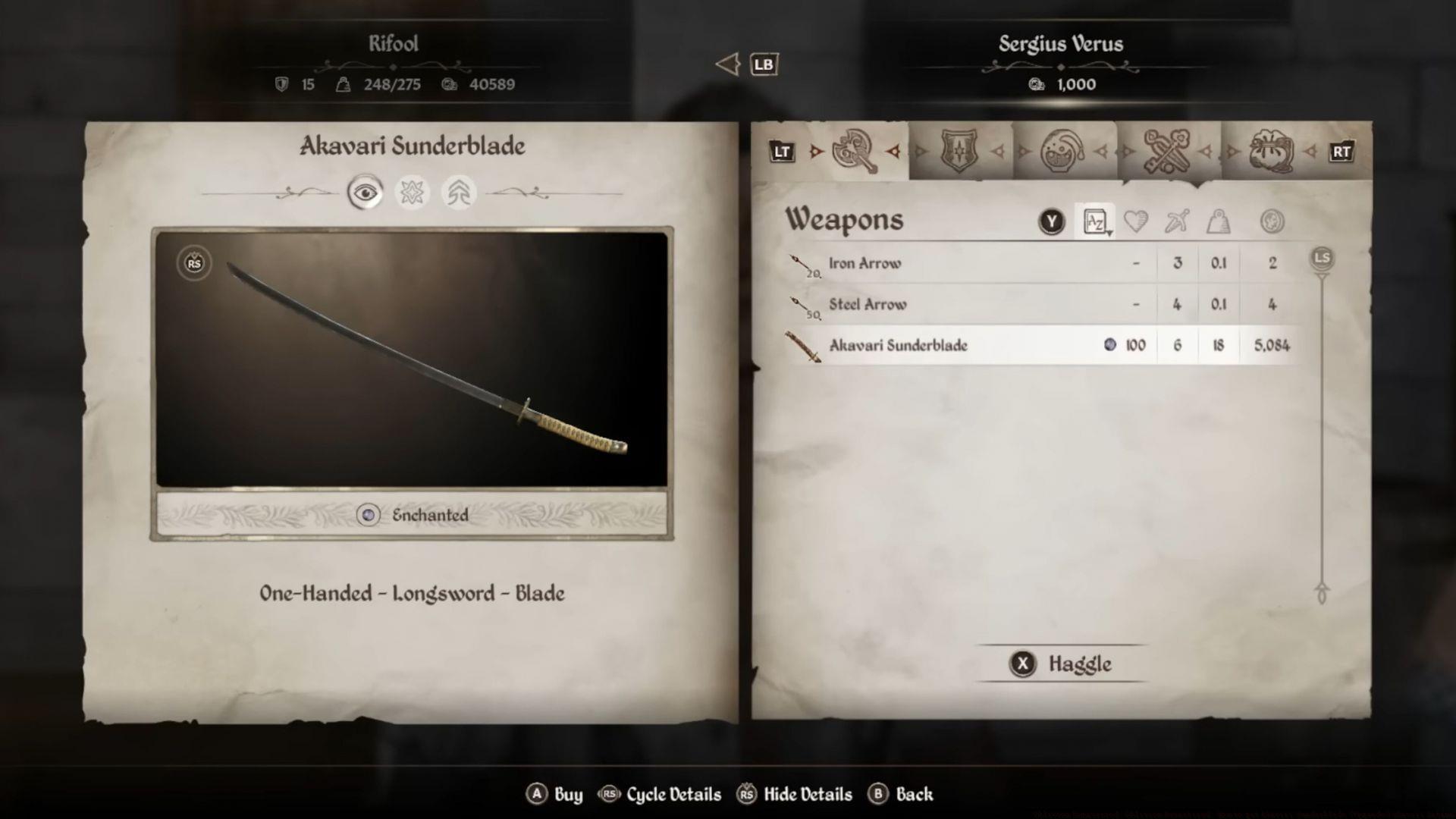Viewport: 1456px width, 819px height.
Task: Switch to the Weapons category tab
Action: point(855,152)
